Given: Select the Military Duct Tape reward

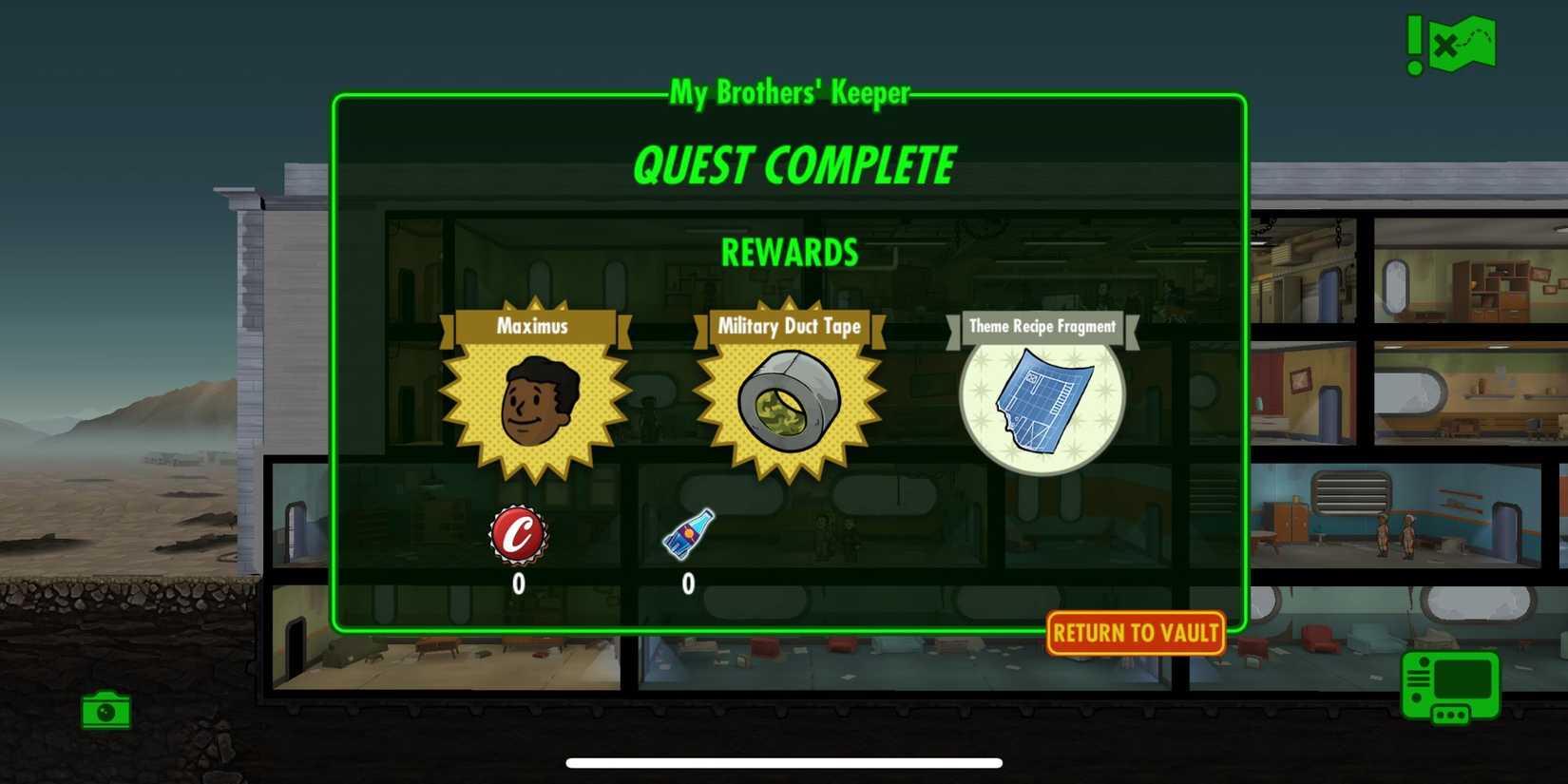Looking at the screenshot, I should click(x=786, y=404).
